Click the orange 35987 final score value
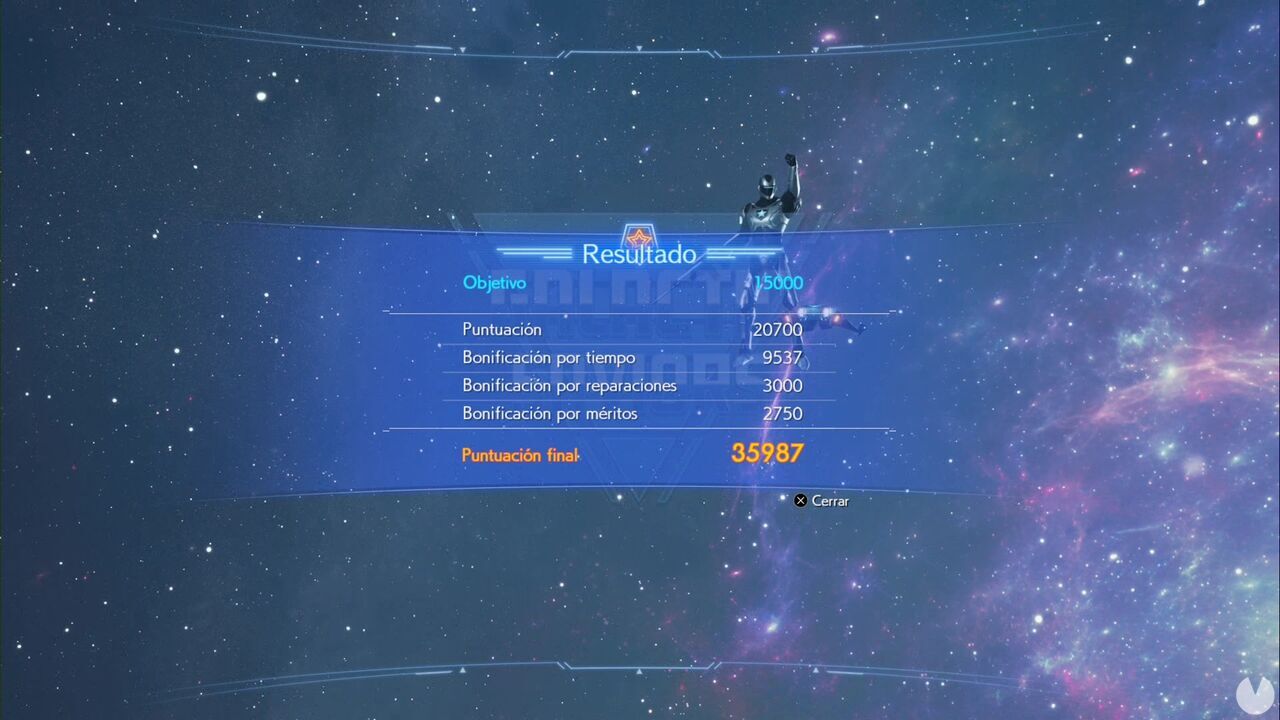The image size is (1280, 720). tap(766, 453)
